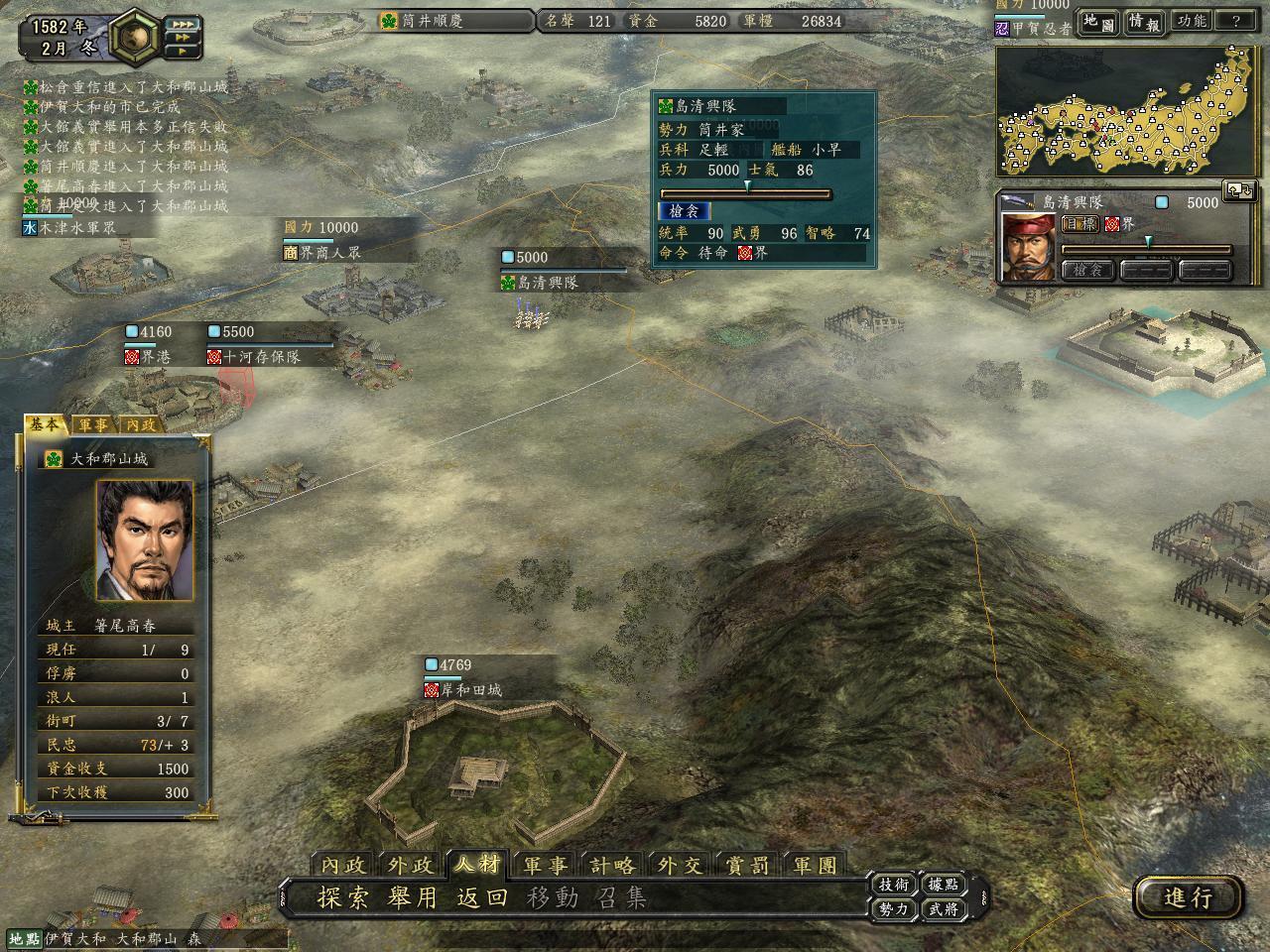Open the 技術 list
Image resolution: width=1270 pixels, height=952 pixels.
893,885
